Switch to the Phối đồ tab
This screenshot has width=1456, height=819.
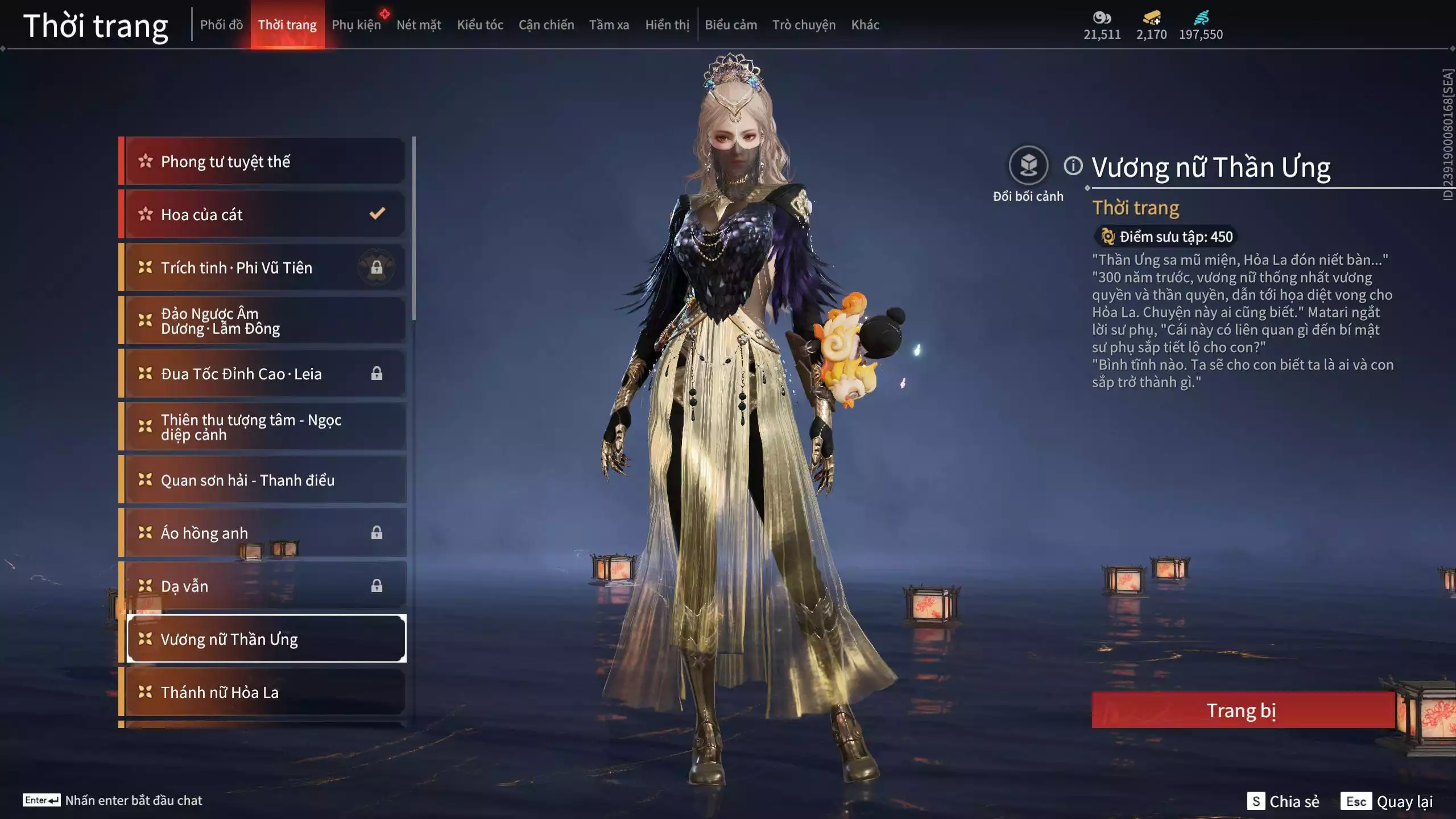(x=221, y=25)
